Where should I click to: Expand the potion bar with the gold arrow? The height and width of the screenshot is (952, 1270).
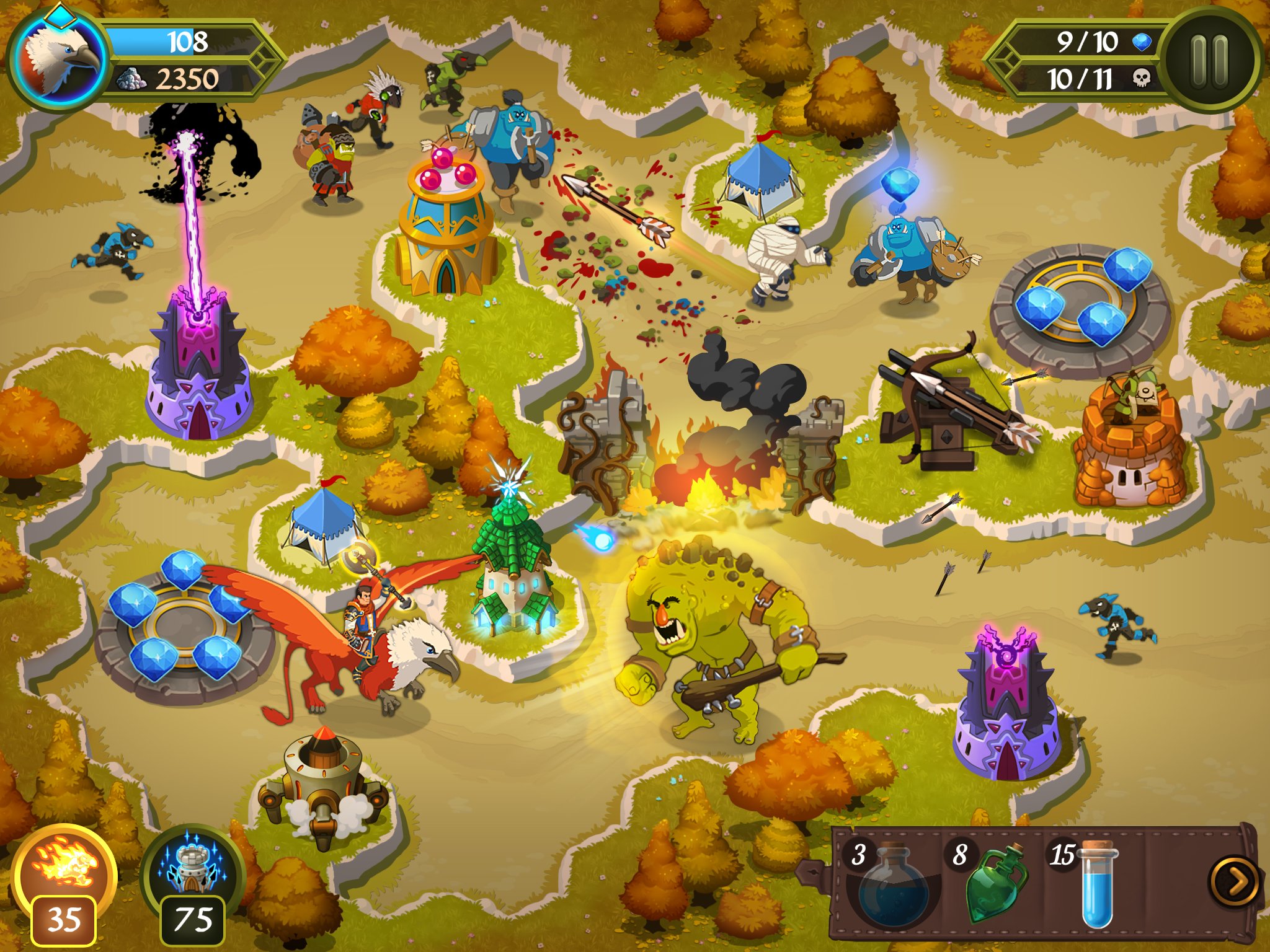click(1235, 880)
